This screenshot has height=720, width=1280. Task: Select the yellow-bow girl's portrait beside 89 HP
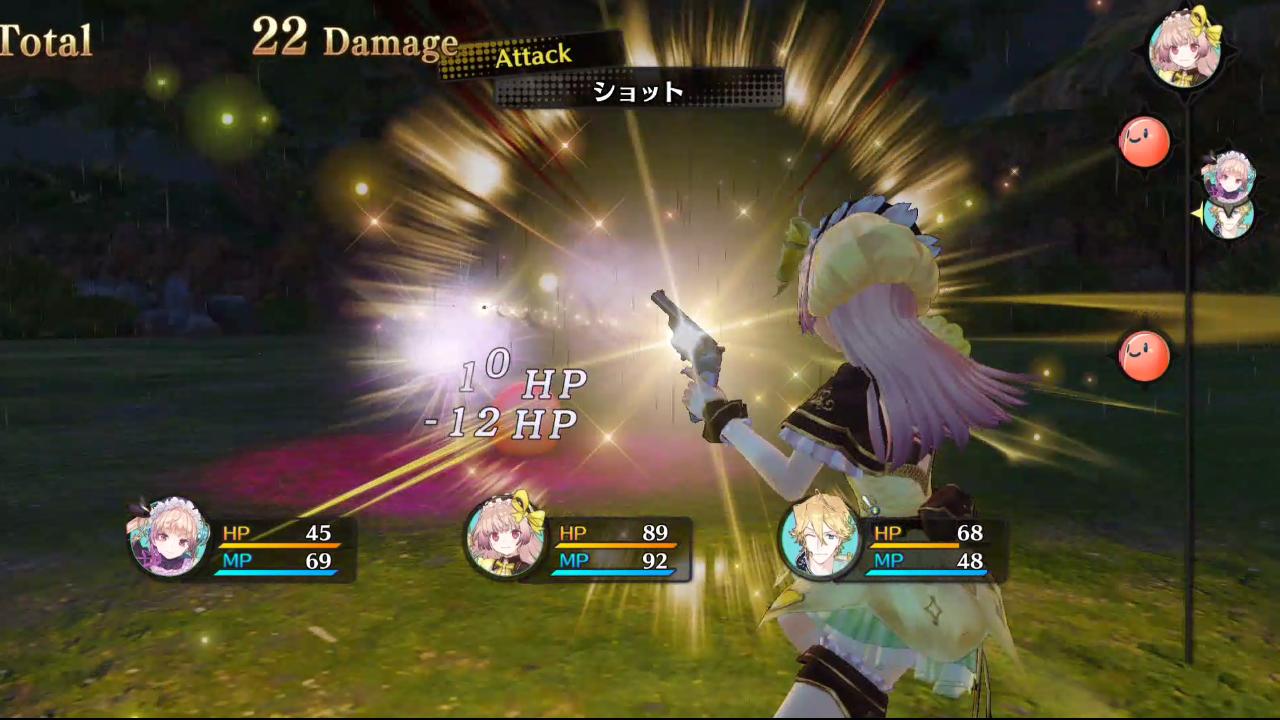coord(505,538)
